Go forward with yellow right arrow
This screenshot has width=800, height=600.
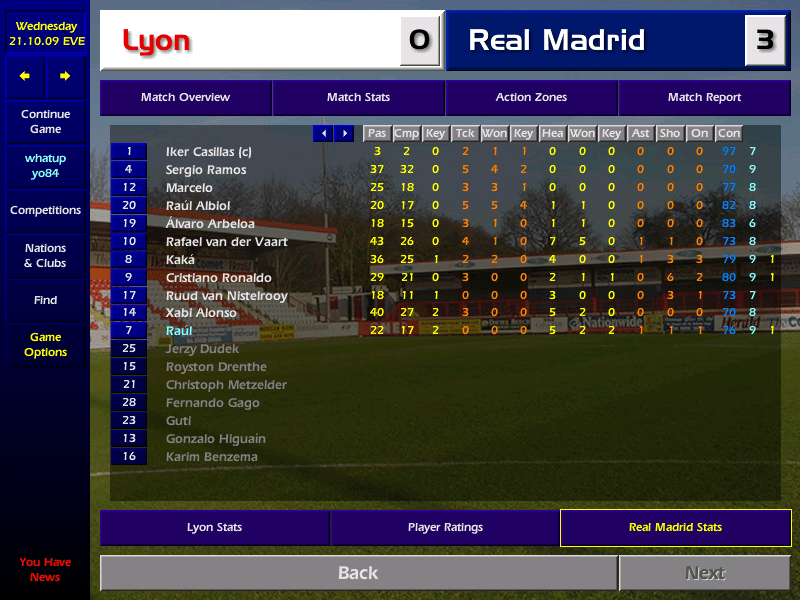pos(65,76)
